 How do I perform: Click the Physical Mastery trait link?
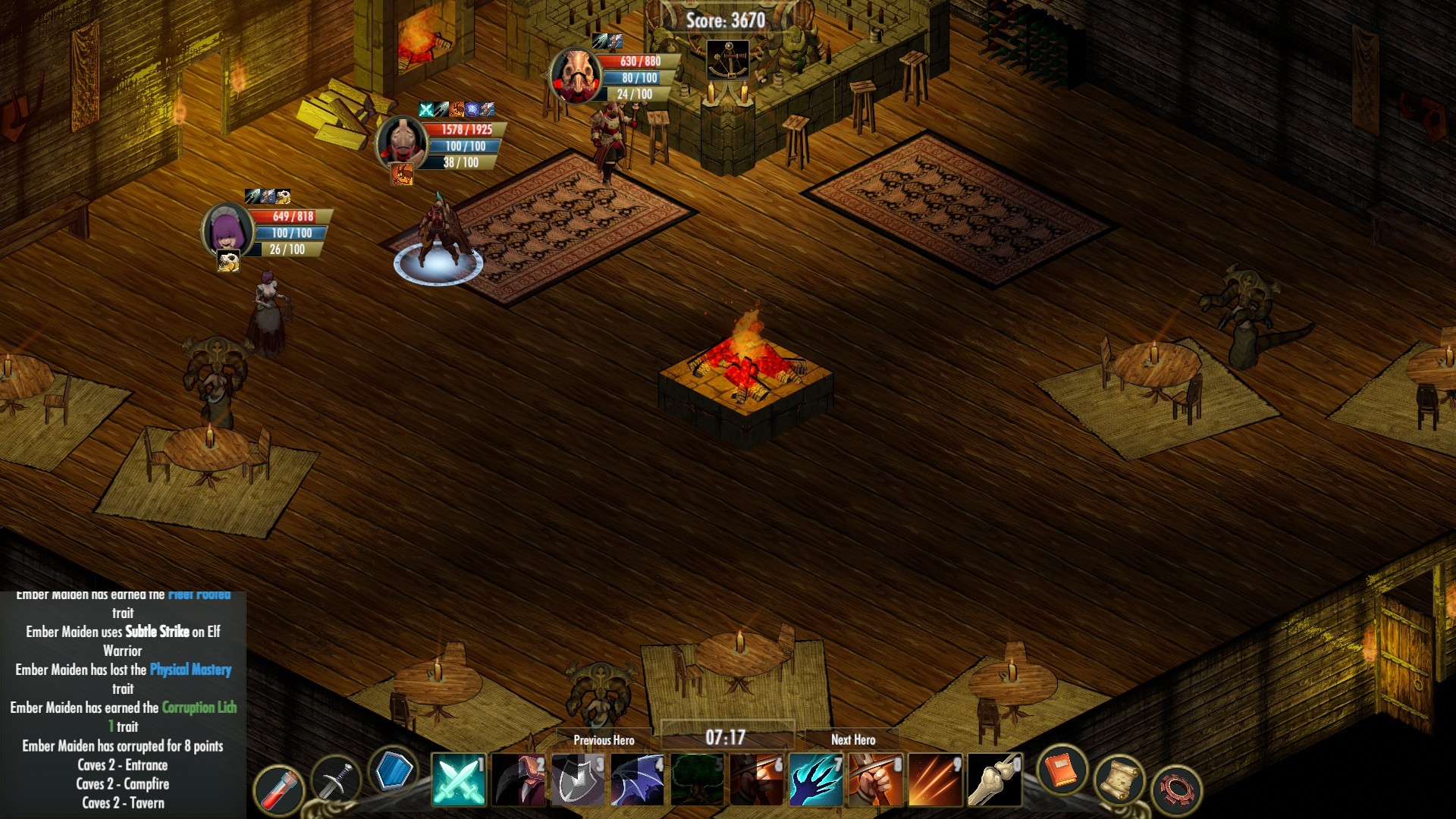pyautogui.click(x=190, y=670)
